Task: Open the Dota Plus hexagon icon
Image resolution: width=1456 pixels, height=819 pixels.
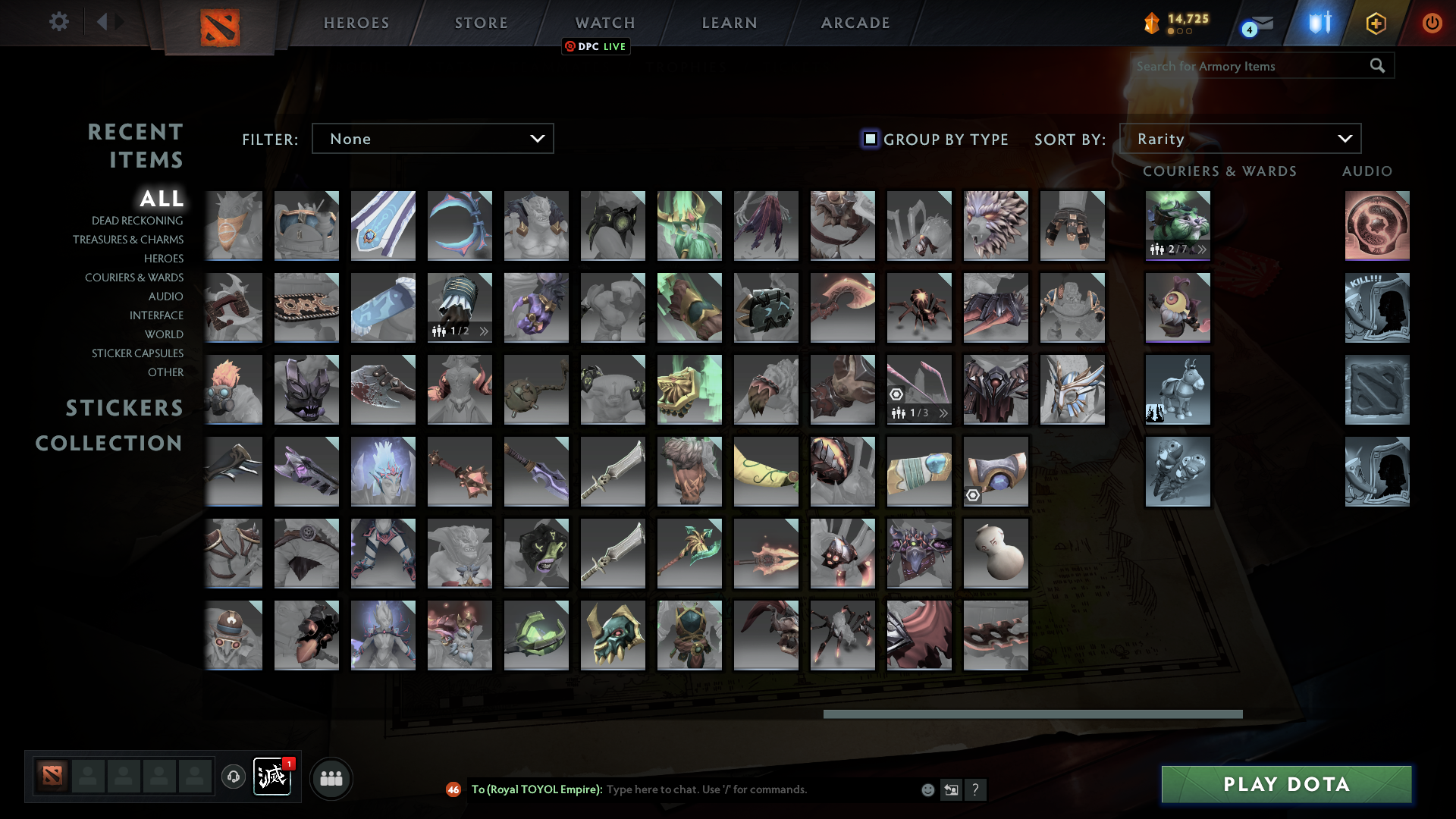Action: (x=1376, y=22)
